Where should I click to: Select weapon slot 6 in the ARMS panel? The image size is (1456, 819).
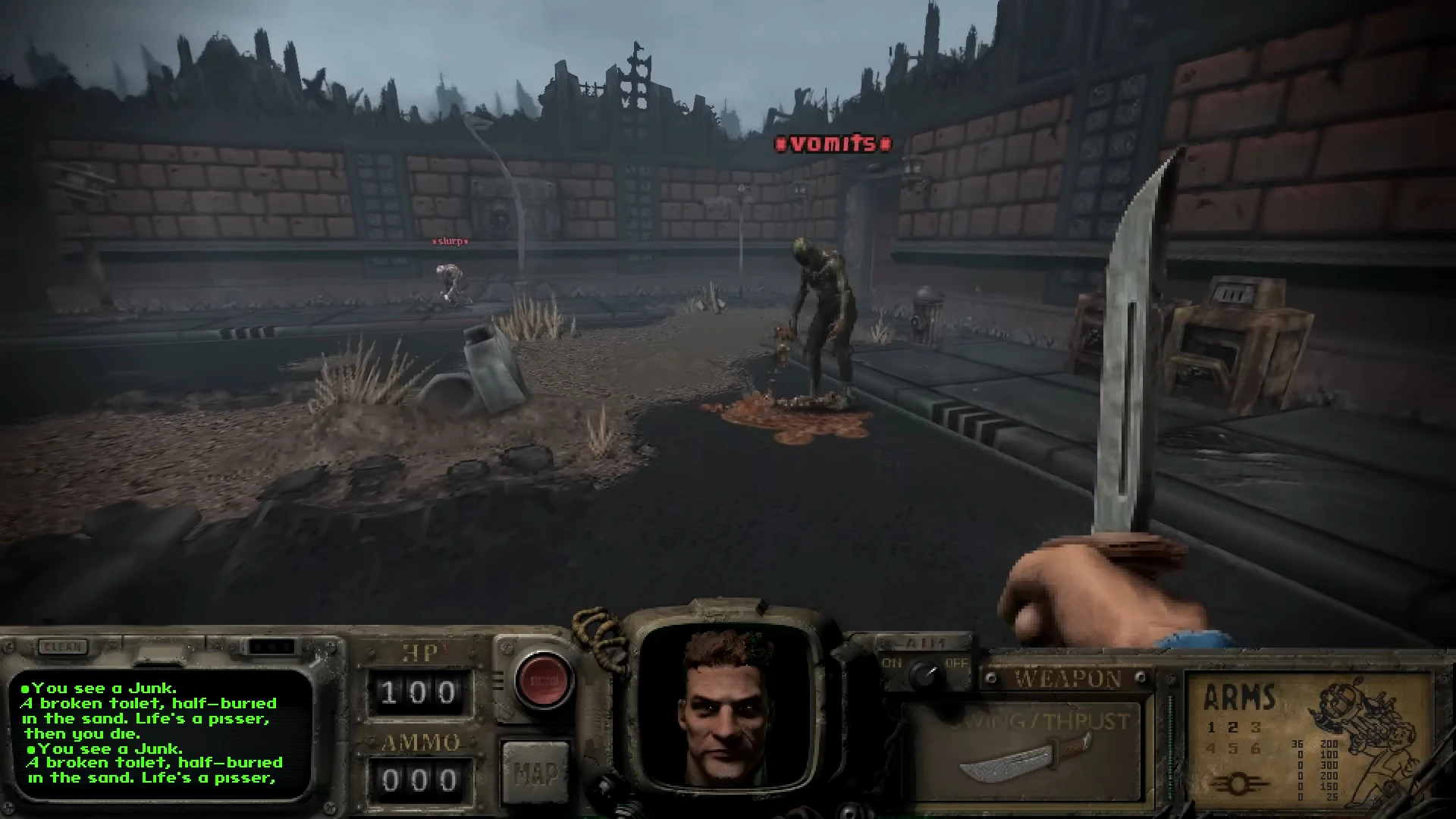pyautogui.click(x=1257, y=748)
